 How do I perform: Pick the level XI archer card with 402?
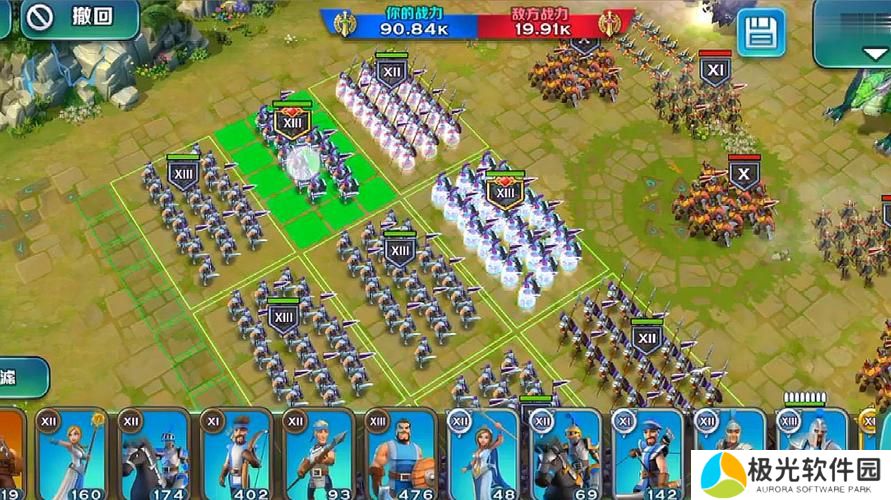pos(236,454)
